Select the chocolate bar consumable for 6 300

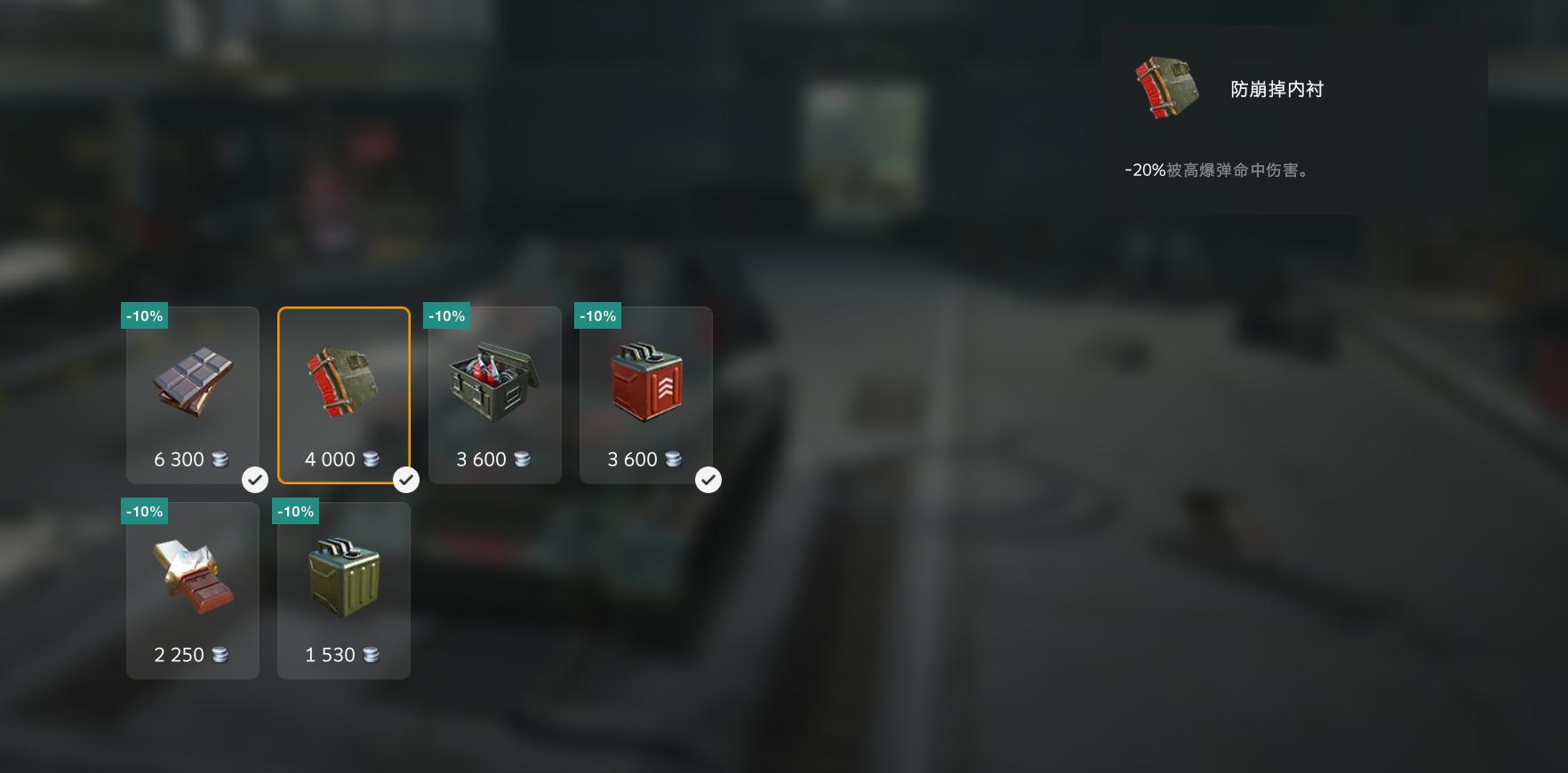point(193,395)
